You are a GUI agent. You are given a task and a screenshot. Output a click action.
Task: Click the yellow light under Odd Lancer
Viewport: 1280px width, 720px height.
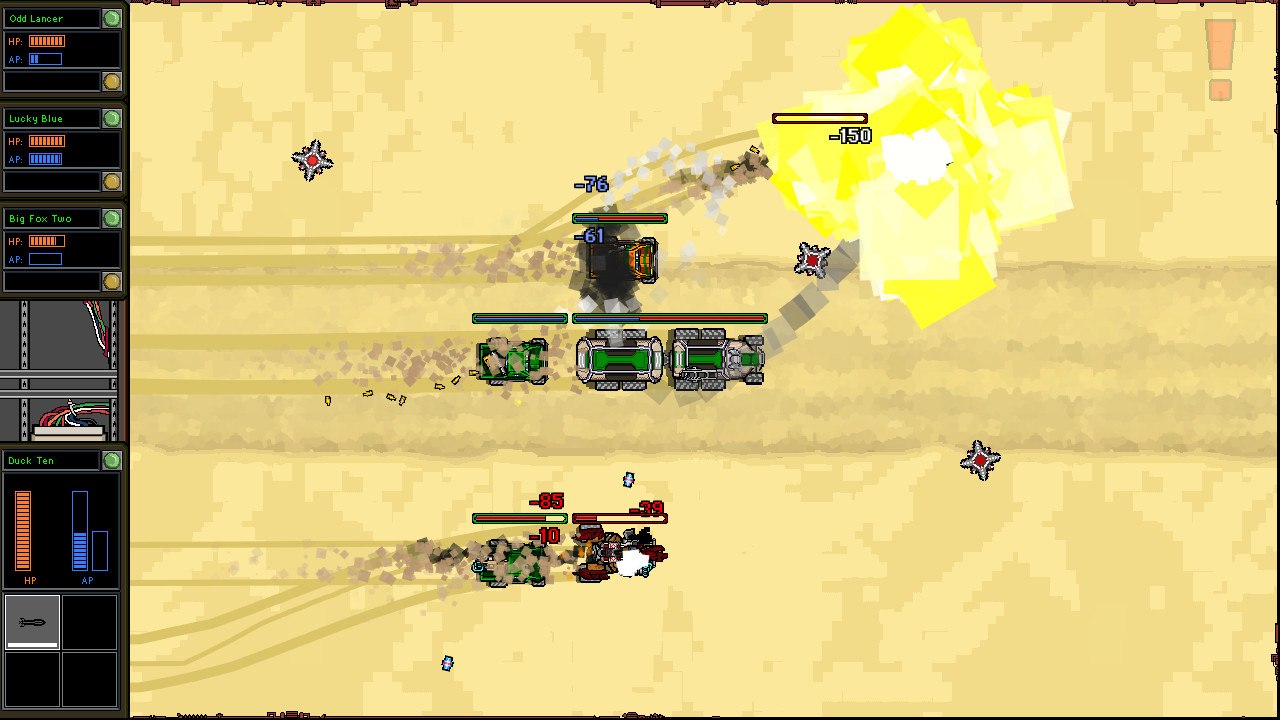click(x=112, y=81)
